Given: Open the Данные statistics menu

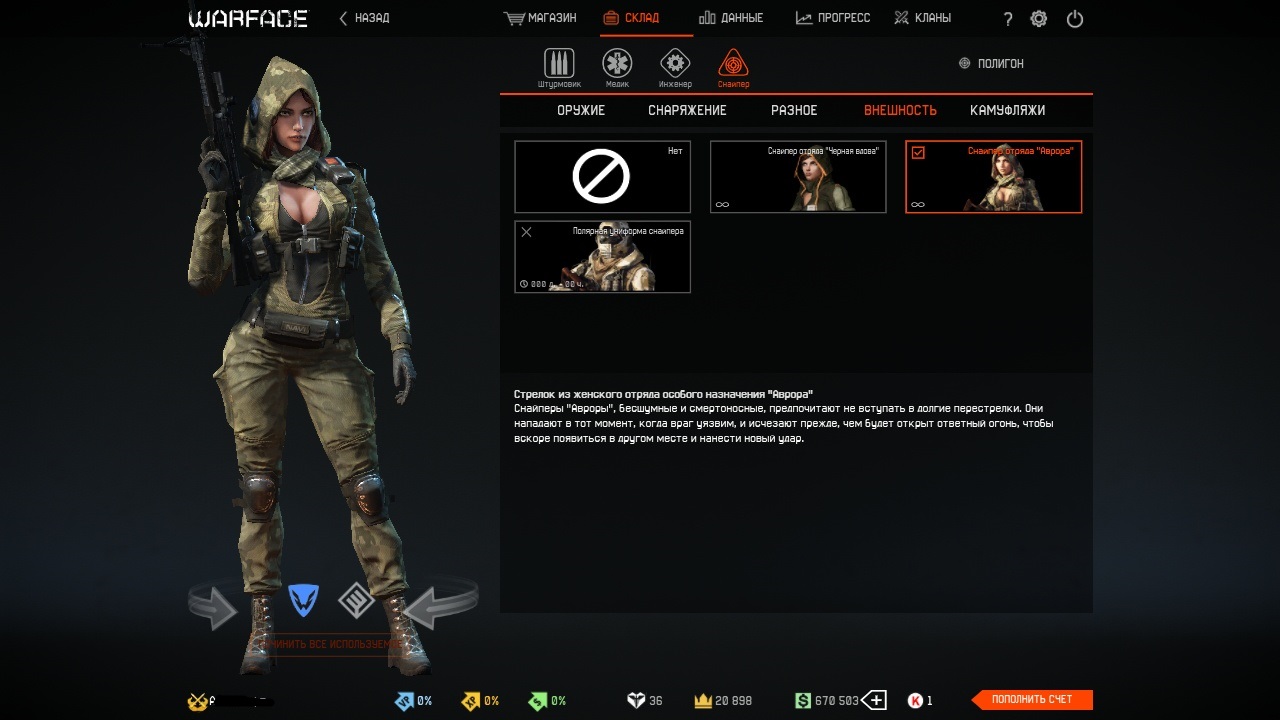Looking at the screenshot, I should click(731, 18).
